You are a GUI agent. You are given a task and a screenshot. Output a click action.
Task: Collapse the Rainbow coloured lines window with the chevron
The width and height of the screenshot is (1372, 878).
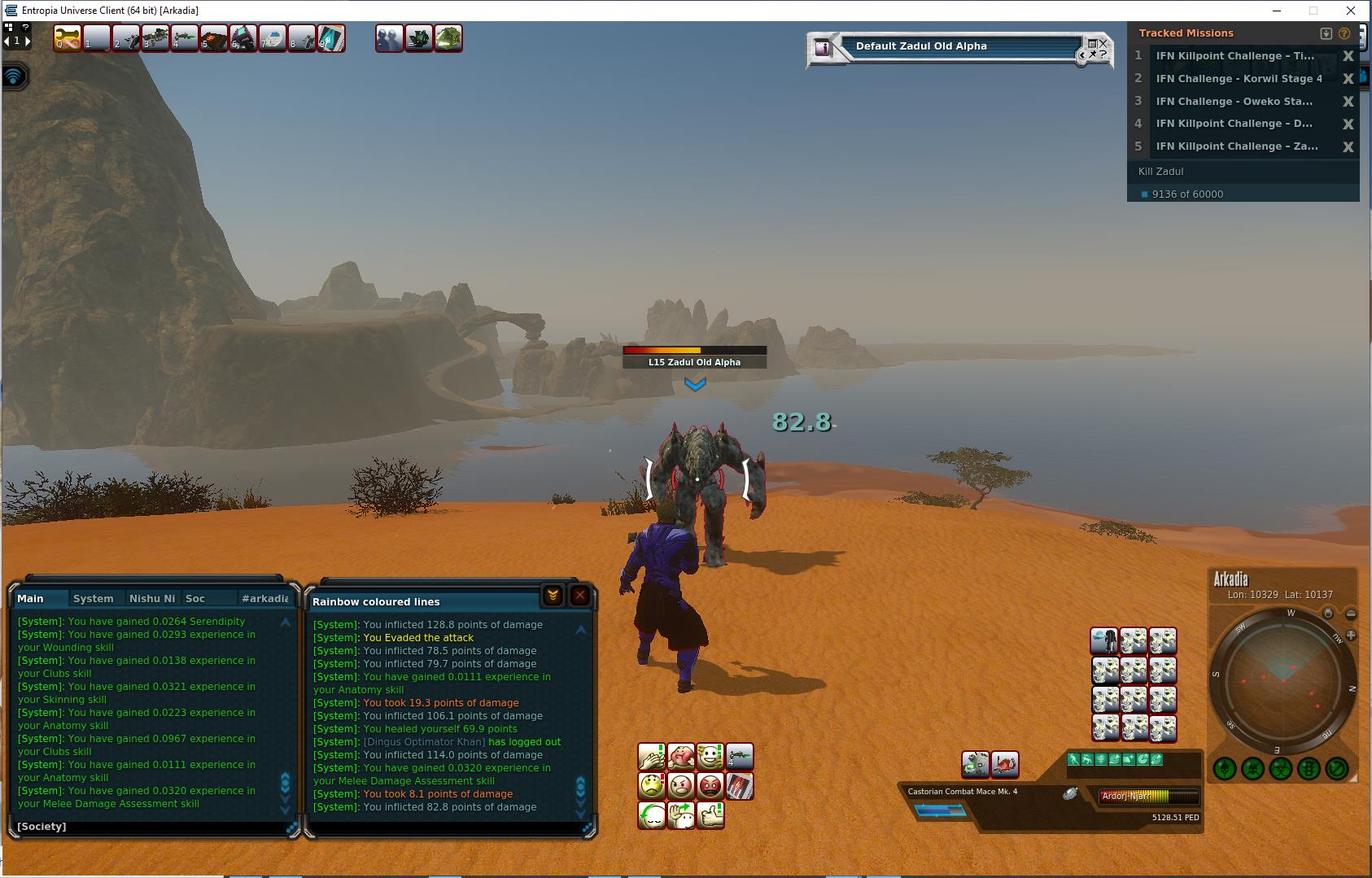tap(553, 596)
